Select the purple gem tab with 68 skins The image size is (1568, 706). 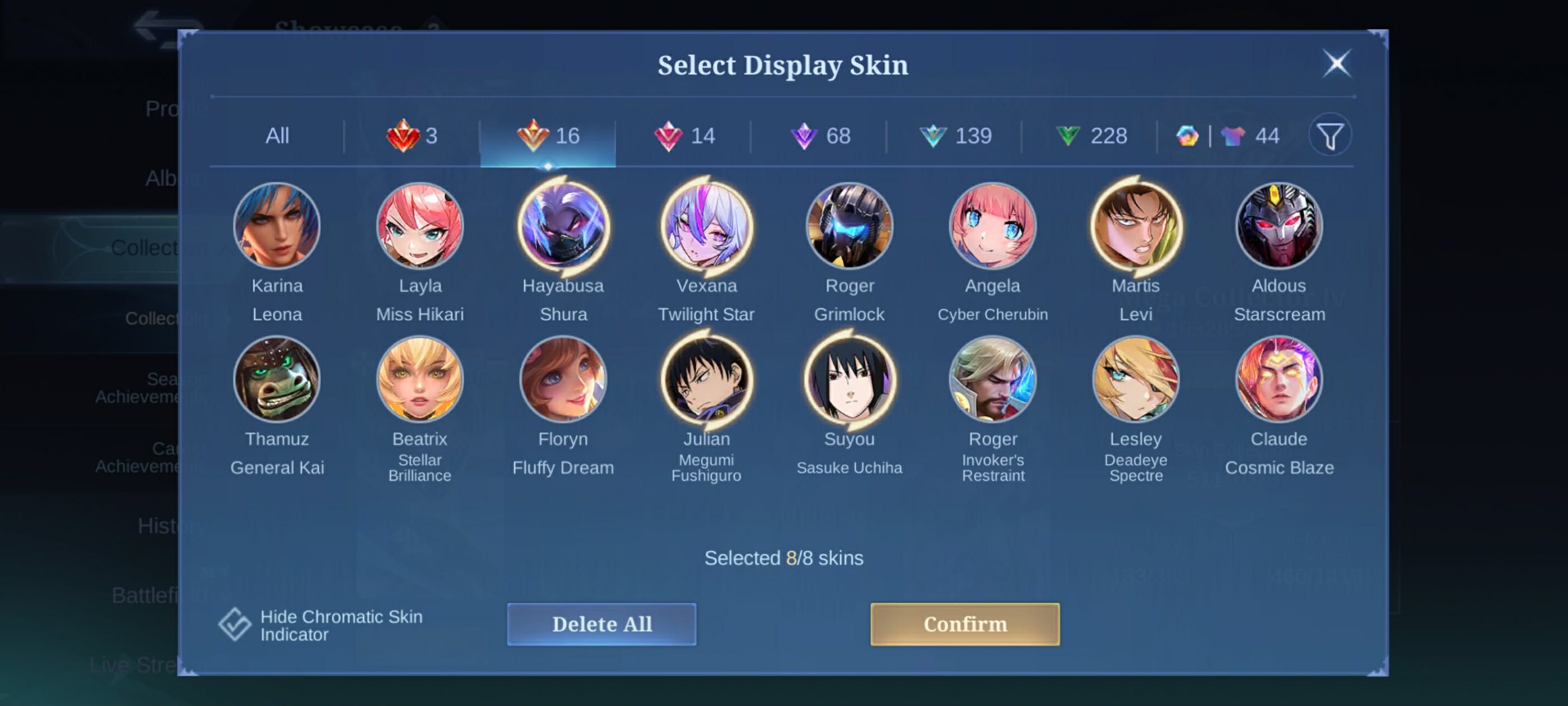tap(820, 136)
